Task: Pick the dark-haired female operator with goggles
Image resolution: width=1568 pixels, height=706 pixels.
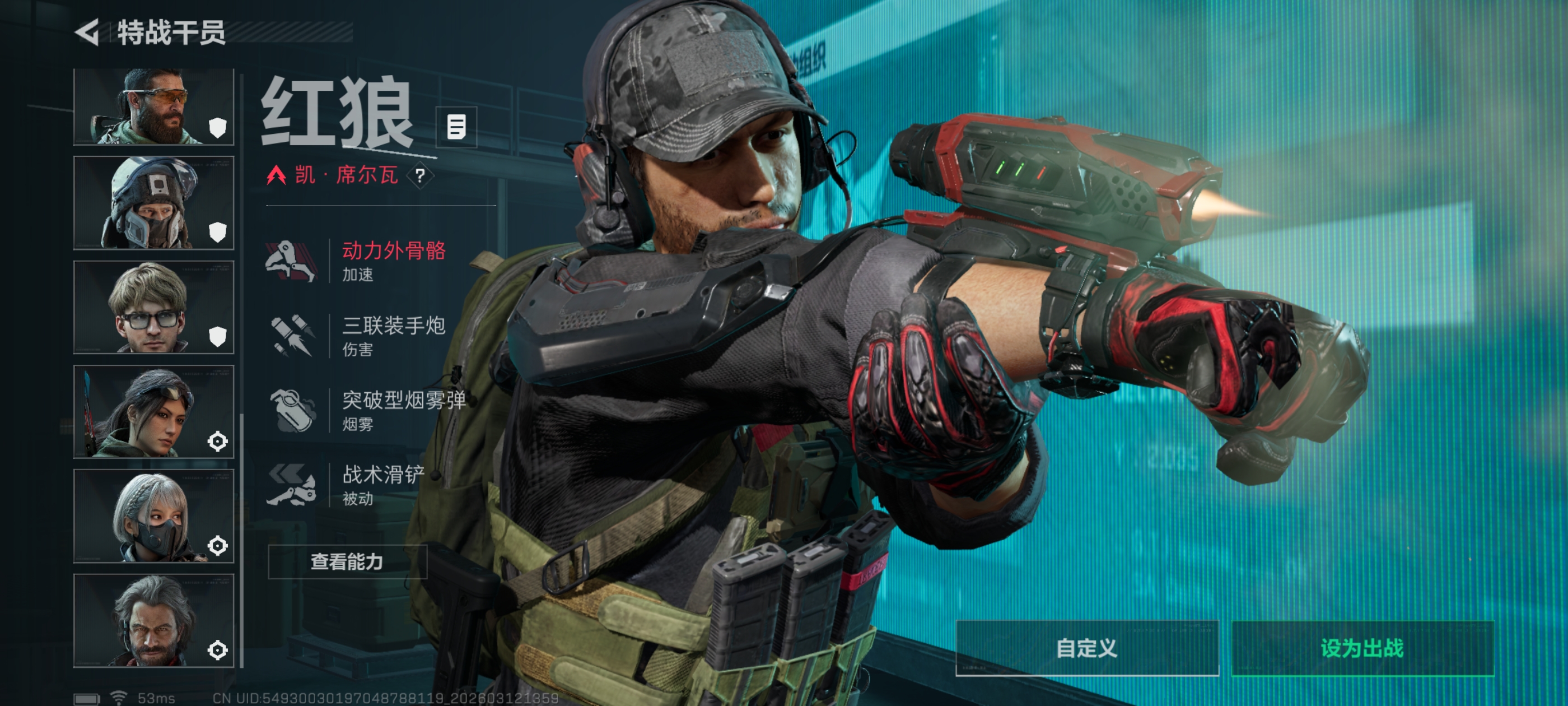Action: coord(153,412)
